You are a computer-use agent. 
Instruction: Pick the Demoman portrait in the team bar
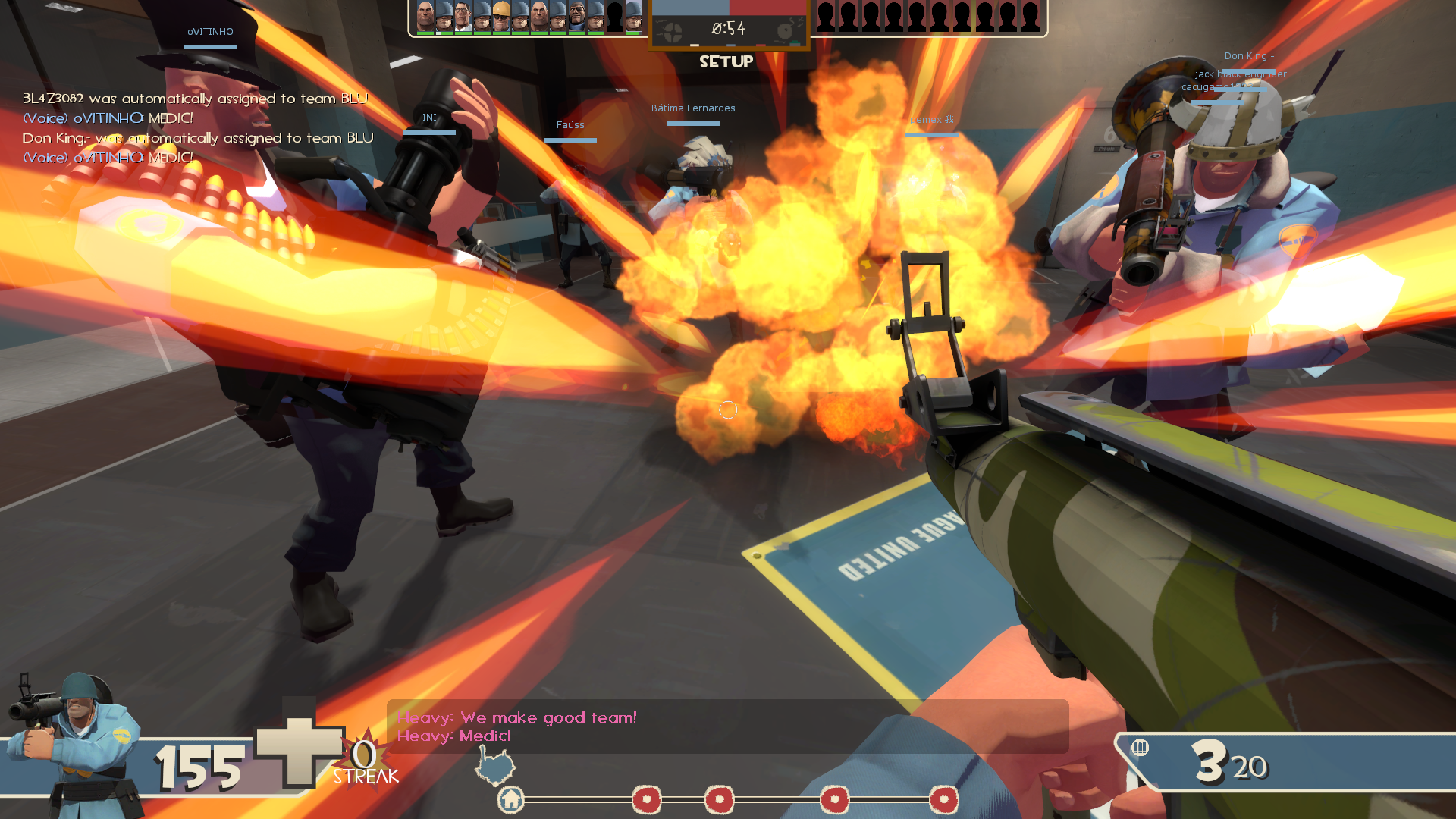(x=577, y=15)
